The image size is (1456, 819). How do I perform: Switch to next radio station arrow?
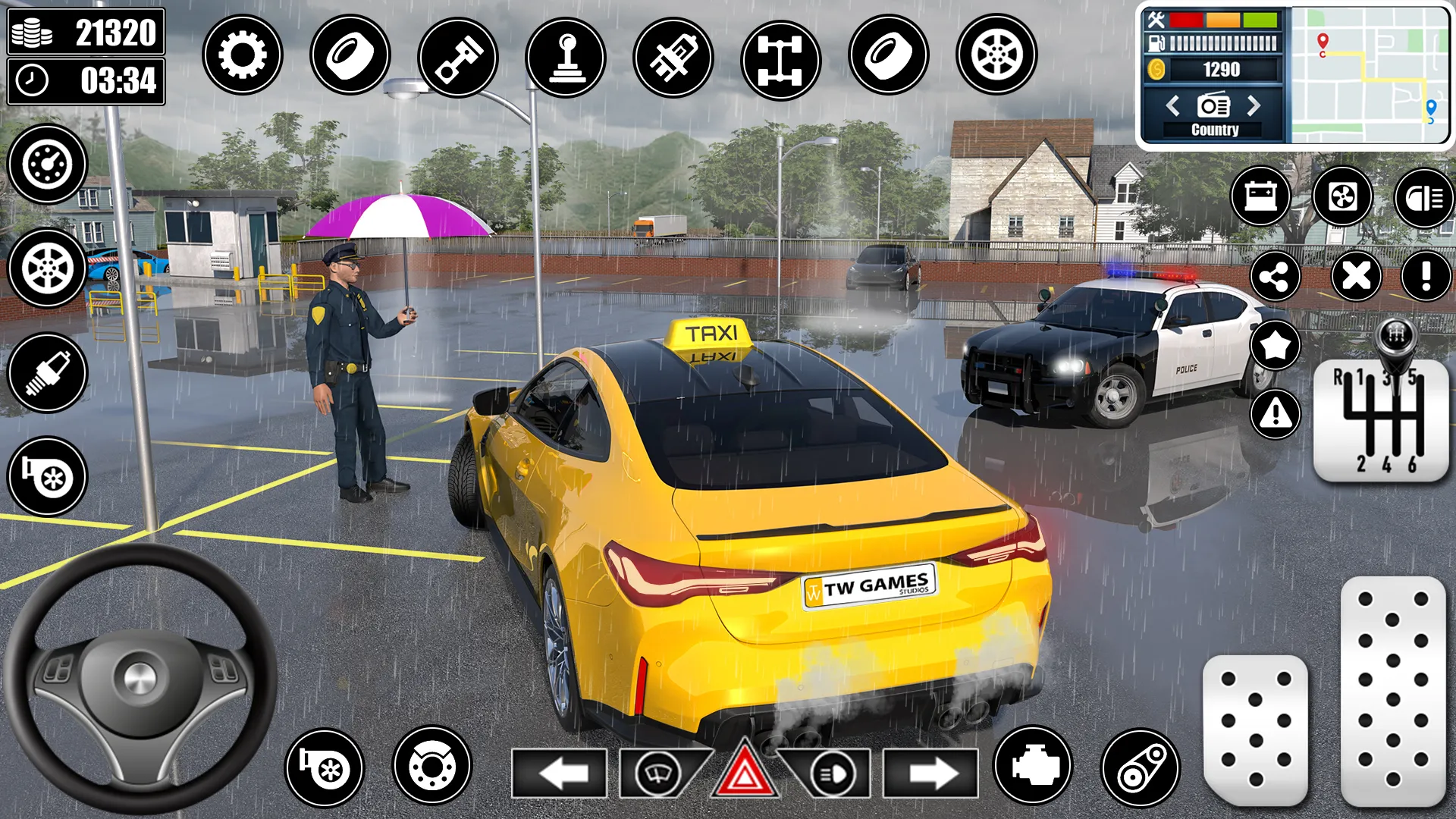point(1254,105)
